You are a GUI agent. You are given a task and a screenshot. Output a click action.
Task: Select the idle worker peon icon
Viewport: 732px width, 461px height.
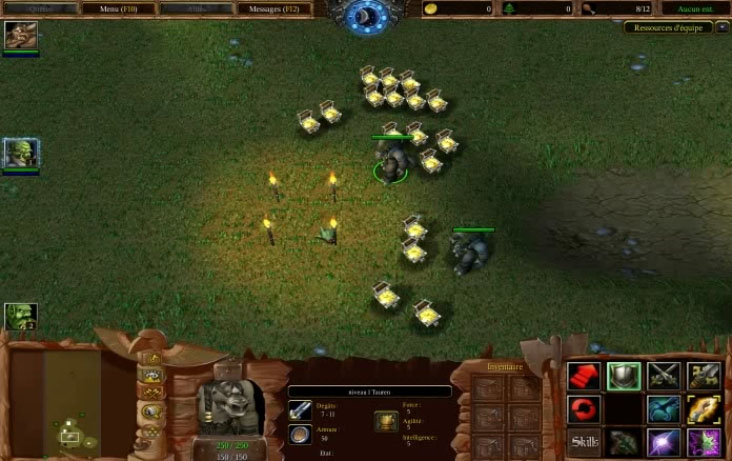(x=20, y=317)
